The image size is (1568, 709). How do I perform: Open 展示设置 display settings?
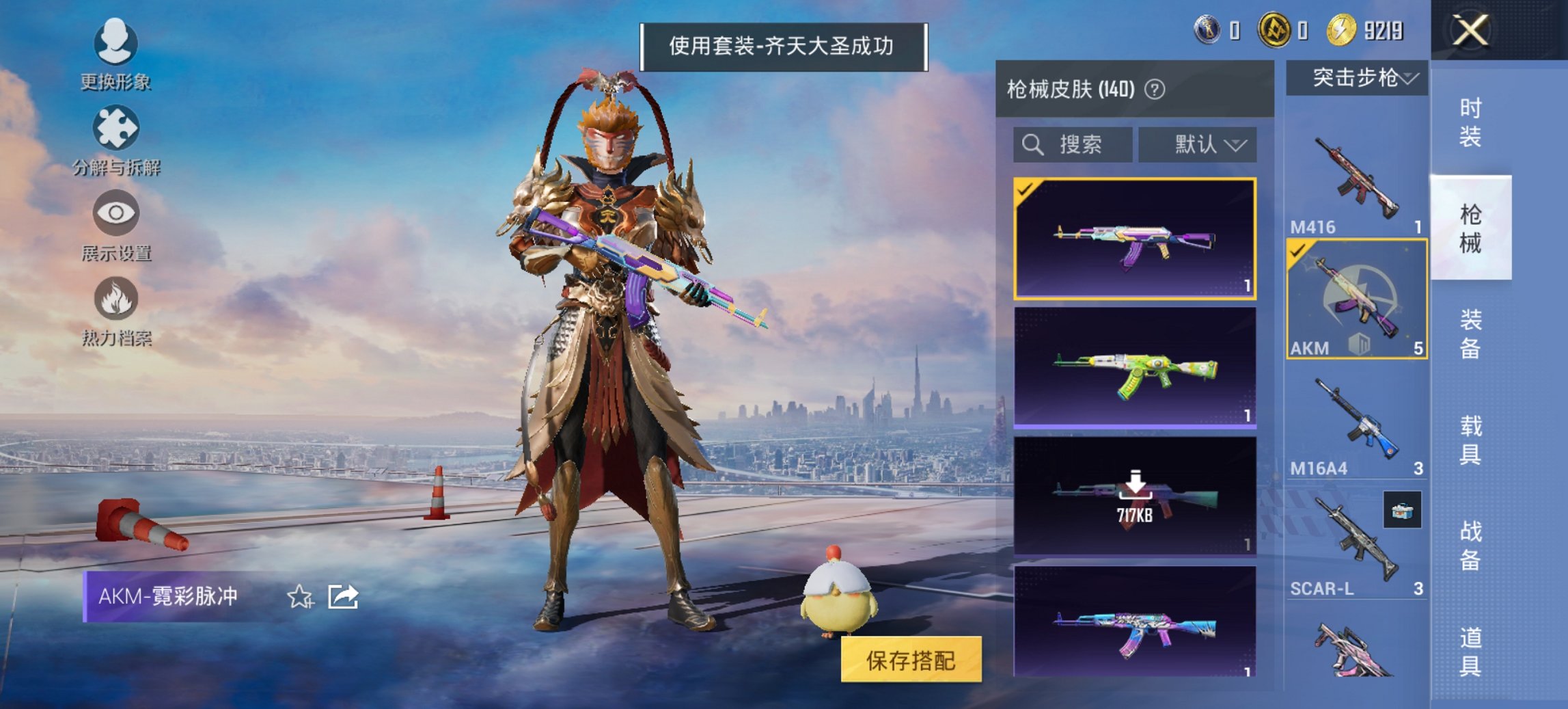point(116,213)
